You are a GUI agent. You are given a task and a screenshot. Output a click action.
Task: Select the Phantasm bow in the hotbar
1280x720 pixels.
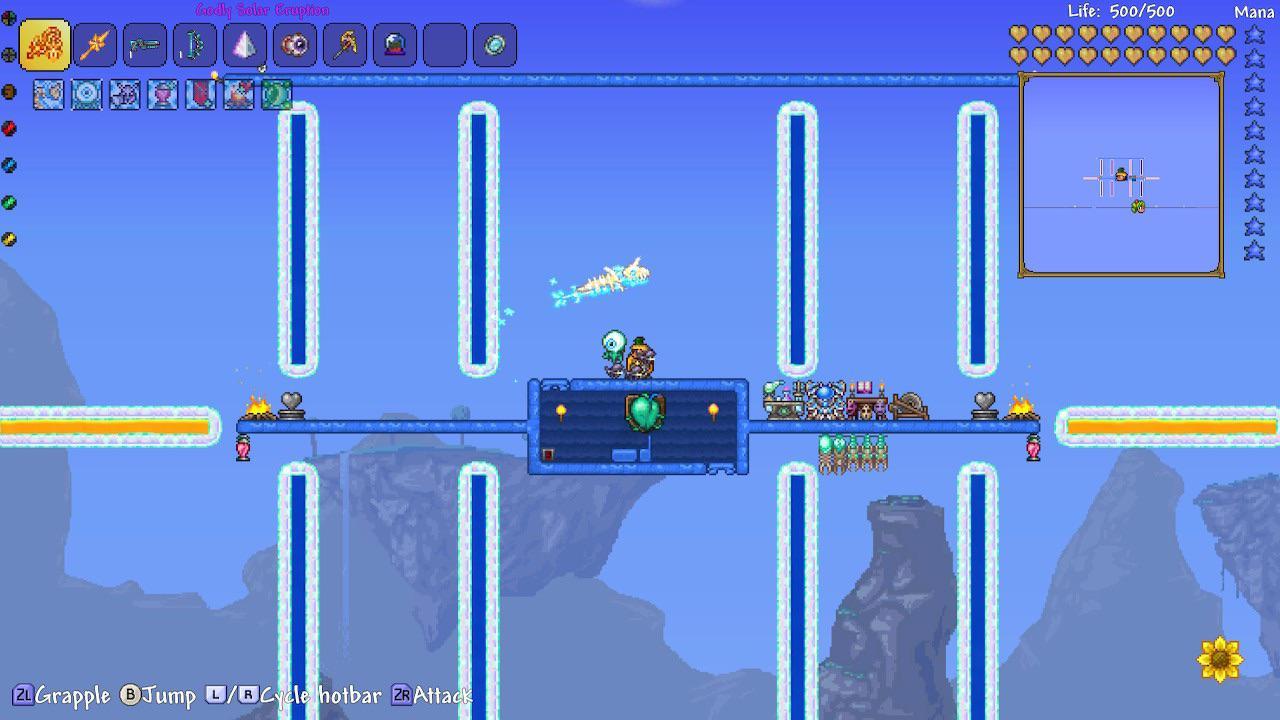tap(194, 45)
